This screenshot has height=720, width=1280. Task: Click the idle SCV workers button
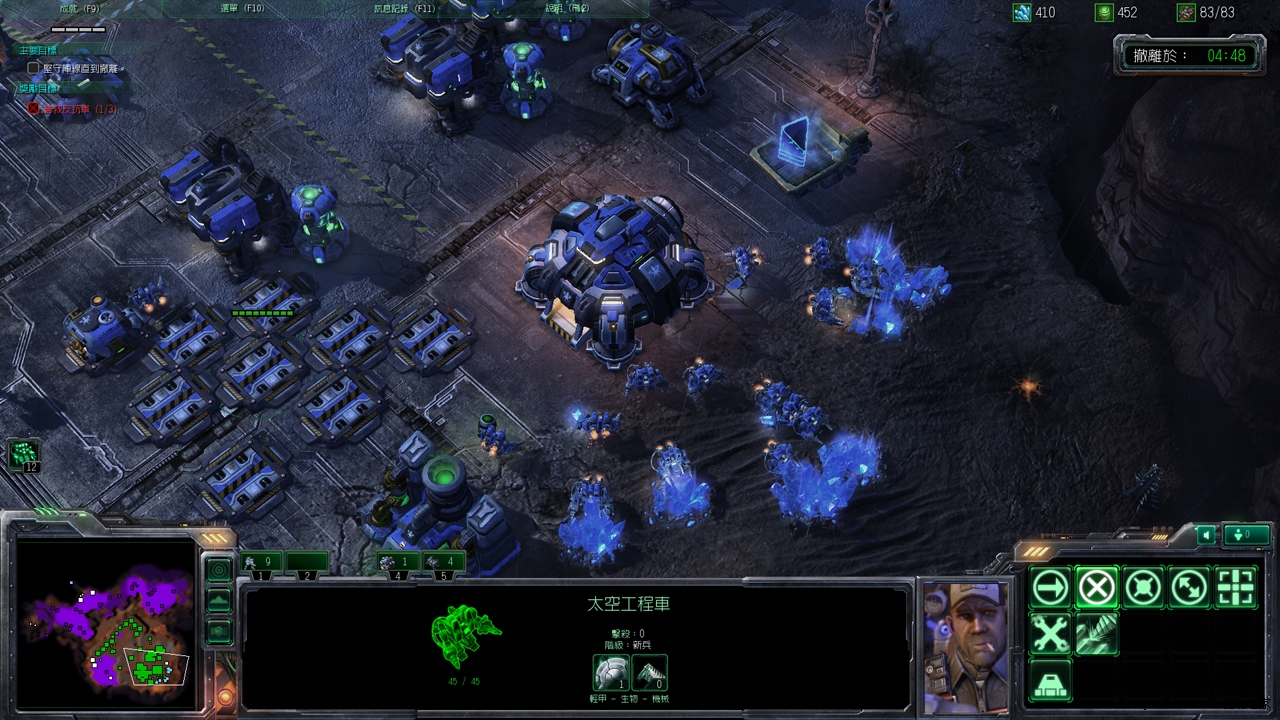point(25,455)
